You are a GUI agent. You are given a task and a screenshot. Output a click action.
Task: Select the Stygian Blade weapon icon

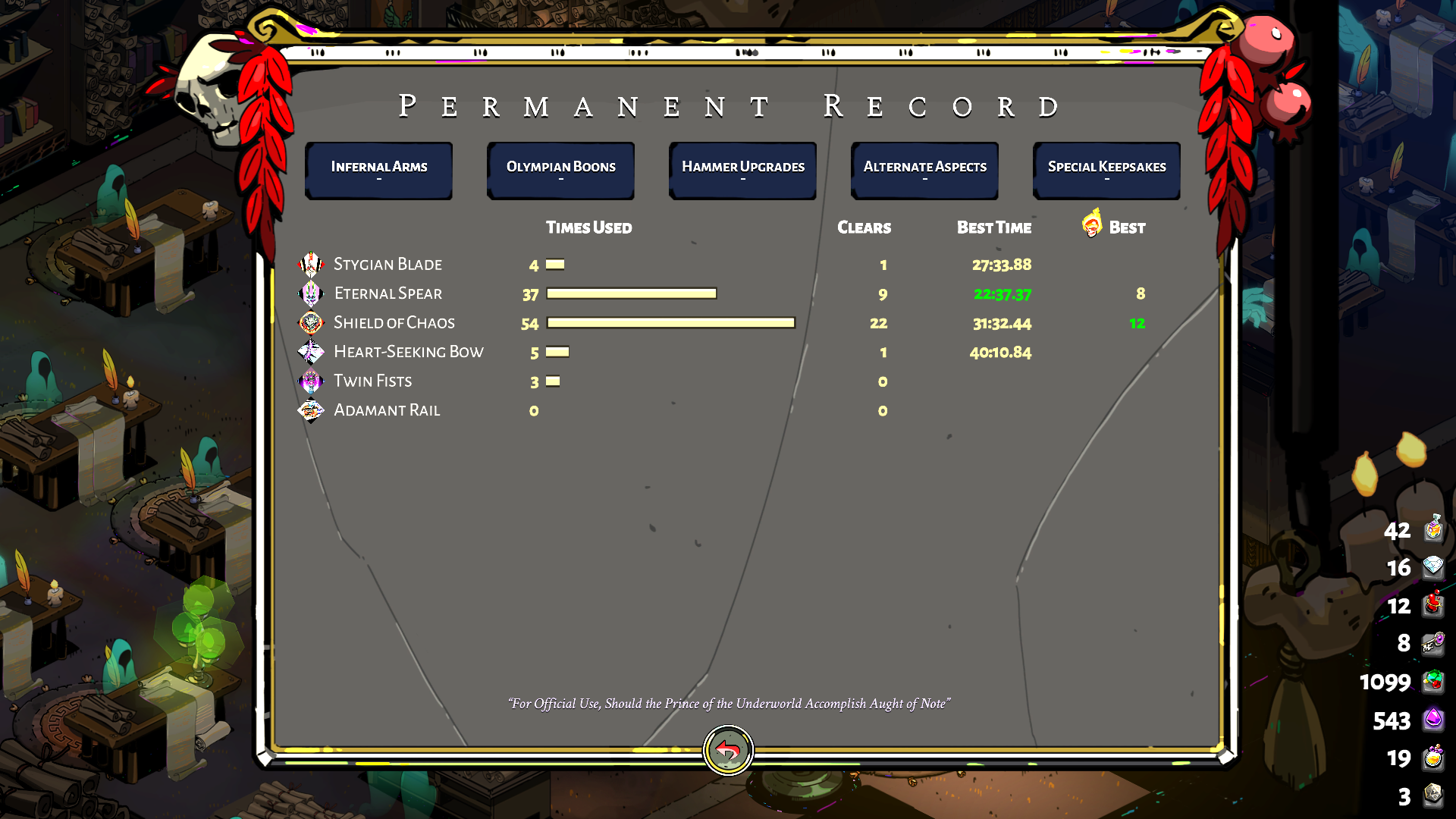click(310, 264)
